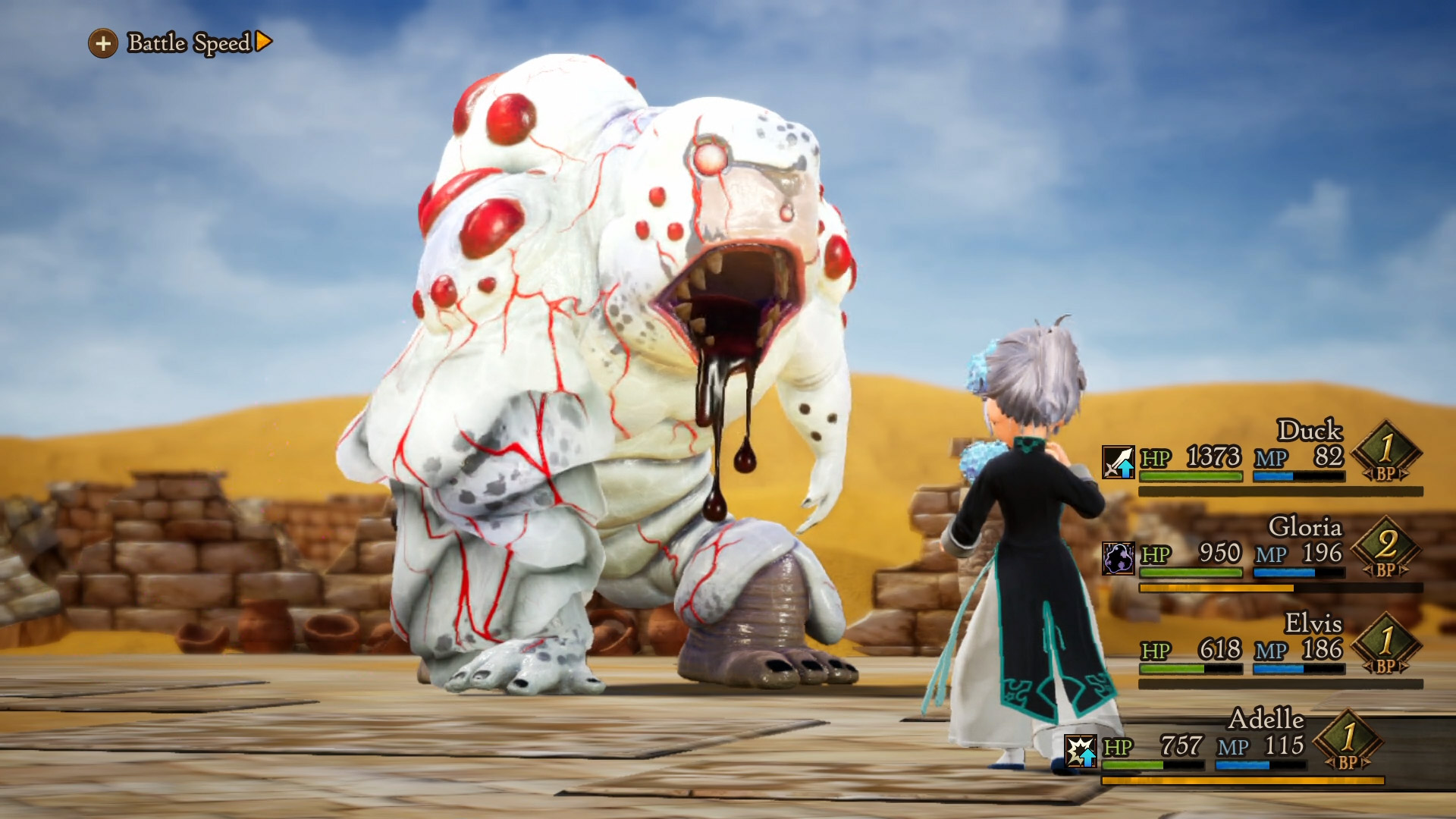Inspect Gloria's dark purple status icon
The image size is (1456, 819).
(x=1118, y=558)
